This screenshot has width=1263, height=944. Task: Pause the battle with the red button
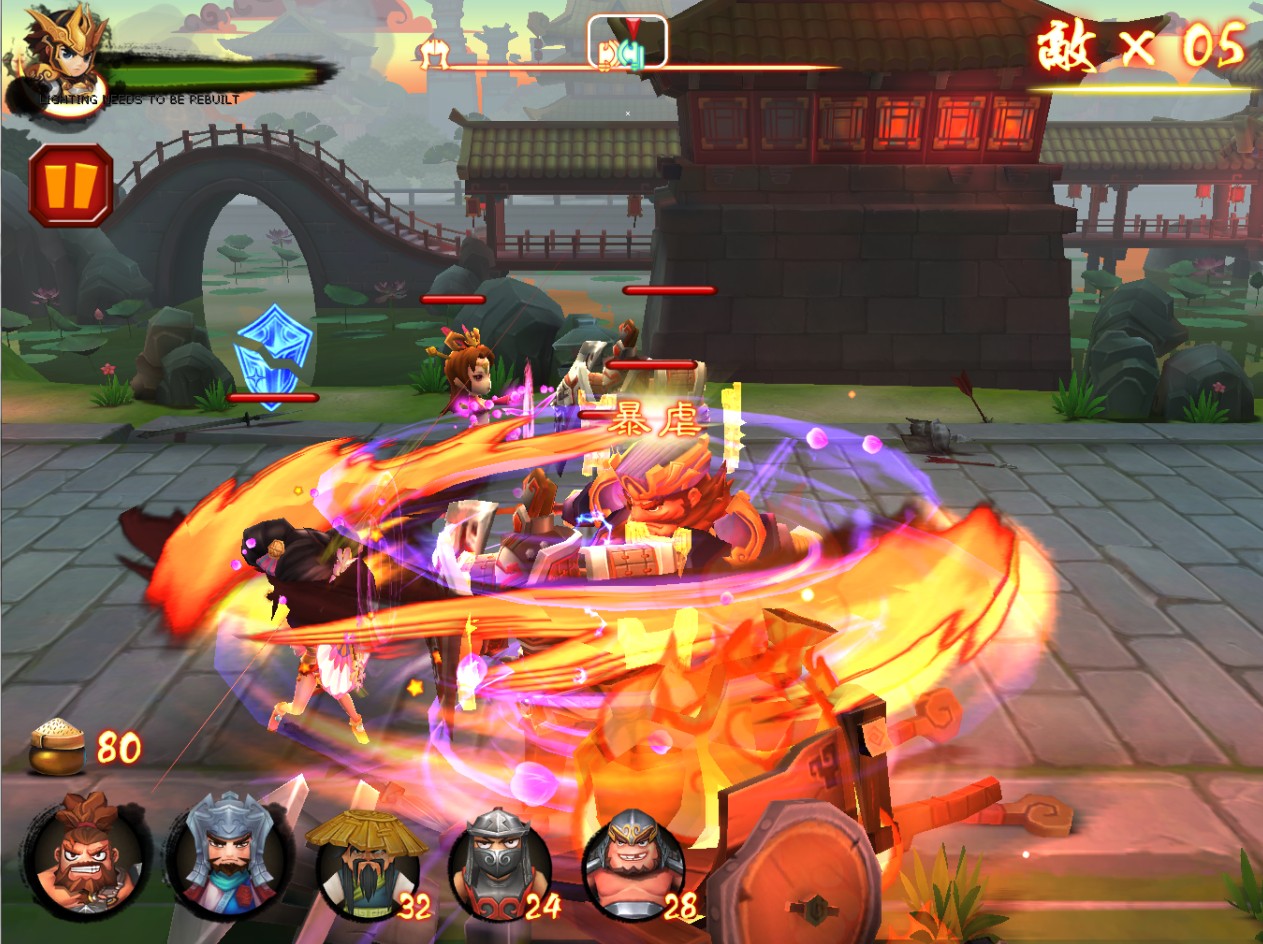[x=70, y=185]
